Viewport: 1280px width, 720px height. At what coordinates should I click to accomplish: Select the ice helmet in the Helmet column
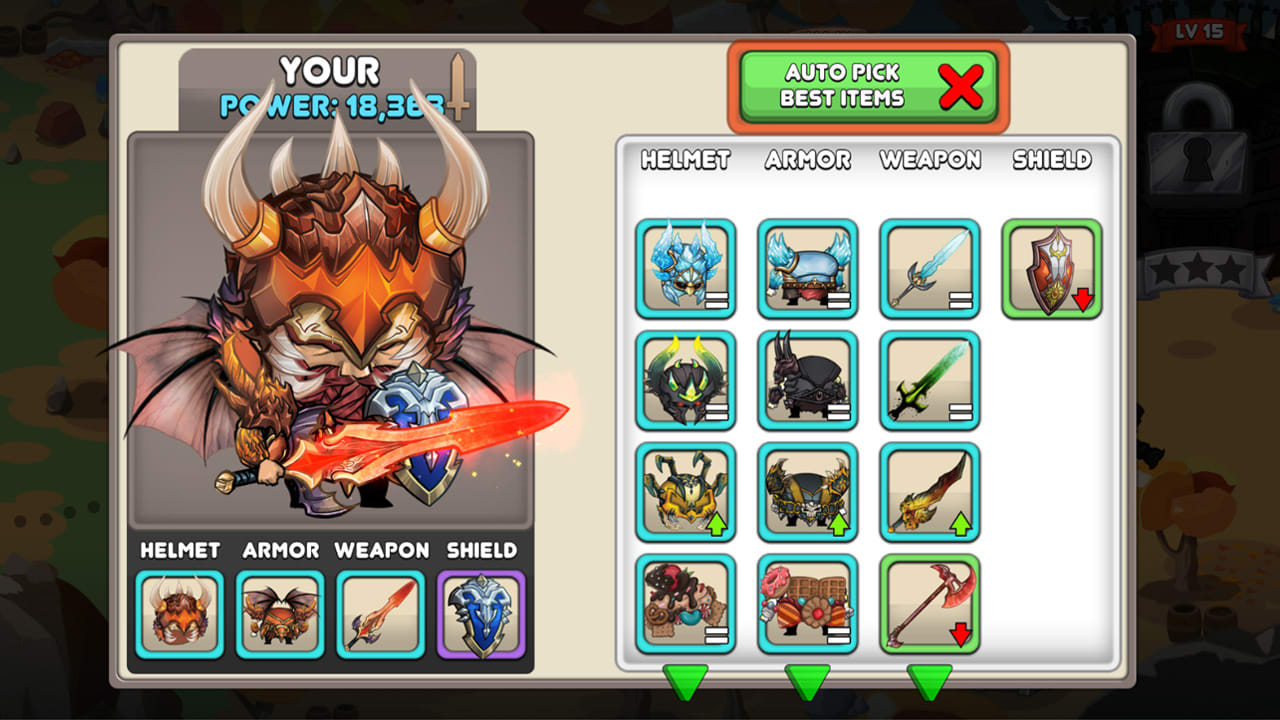point(685,267)
